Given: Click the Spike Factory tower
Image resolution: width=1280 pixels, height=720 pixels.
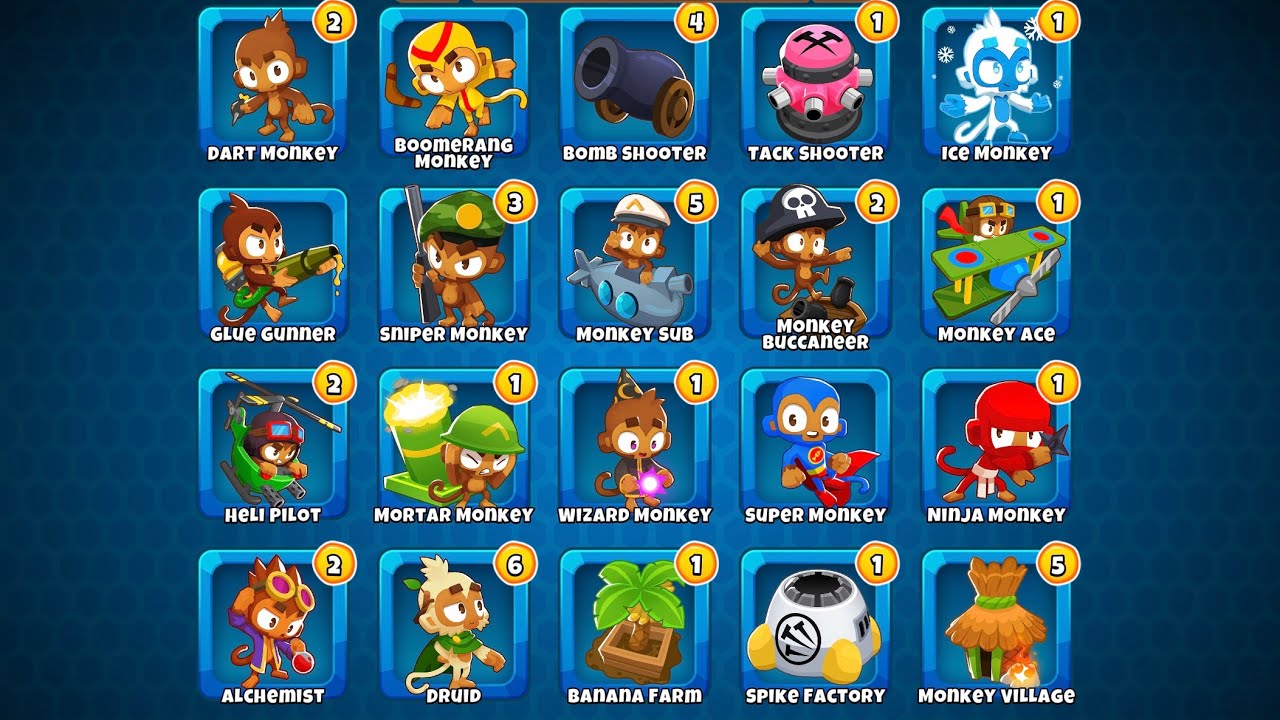Looking at the screenshot, I should pos(815,625).
